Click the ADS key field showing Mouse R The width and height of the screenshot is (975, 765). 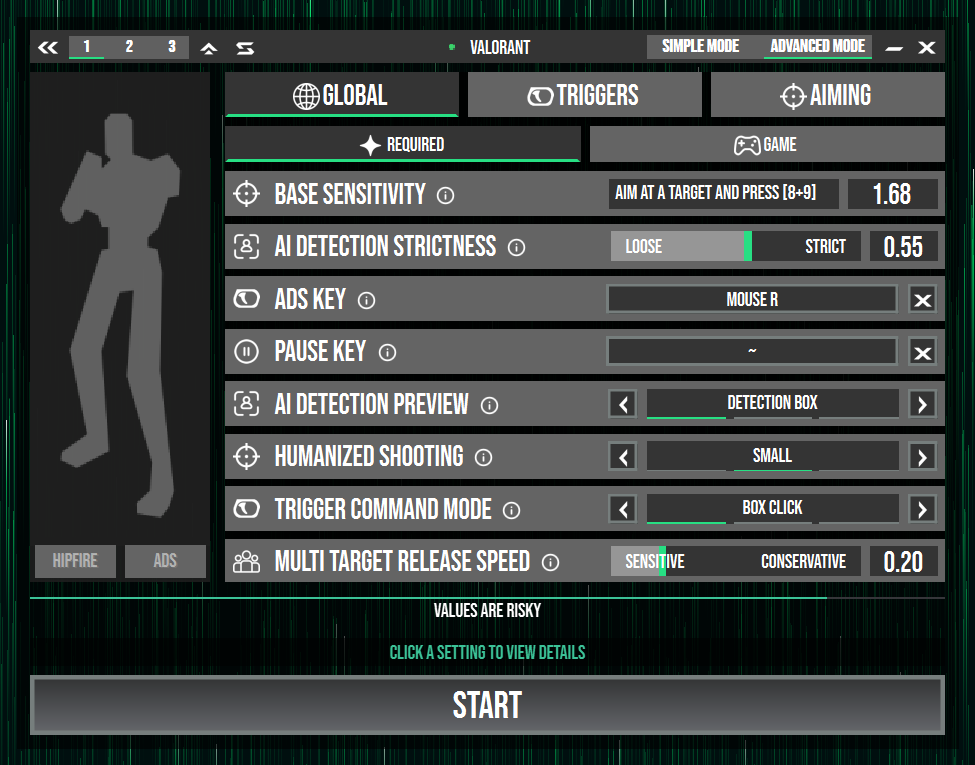(x=752, y=299)
